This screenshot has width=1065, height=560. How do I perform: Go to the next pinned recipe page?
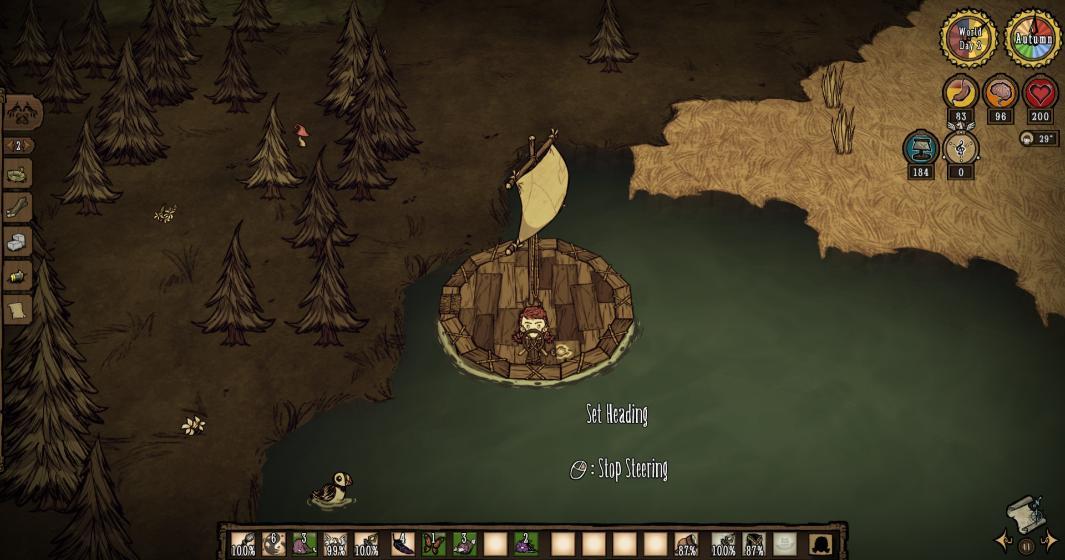pos(29,146)
